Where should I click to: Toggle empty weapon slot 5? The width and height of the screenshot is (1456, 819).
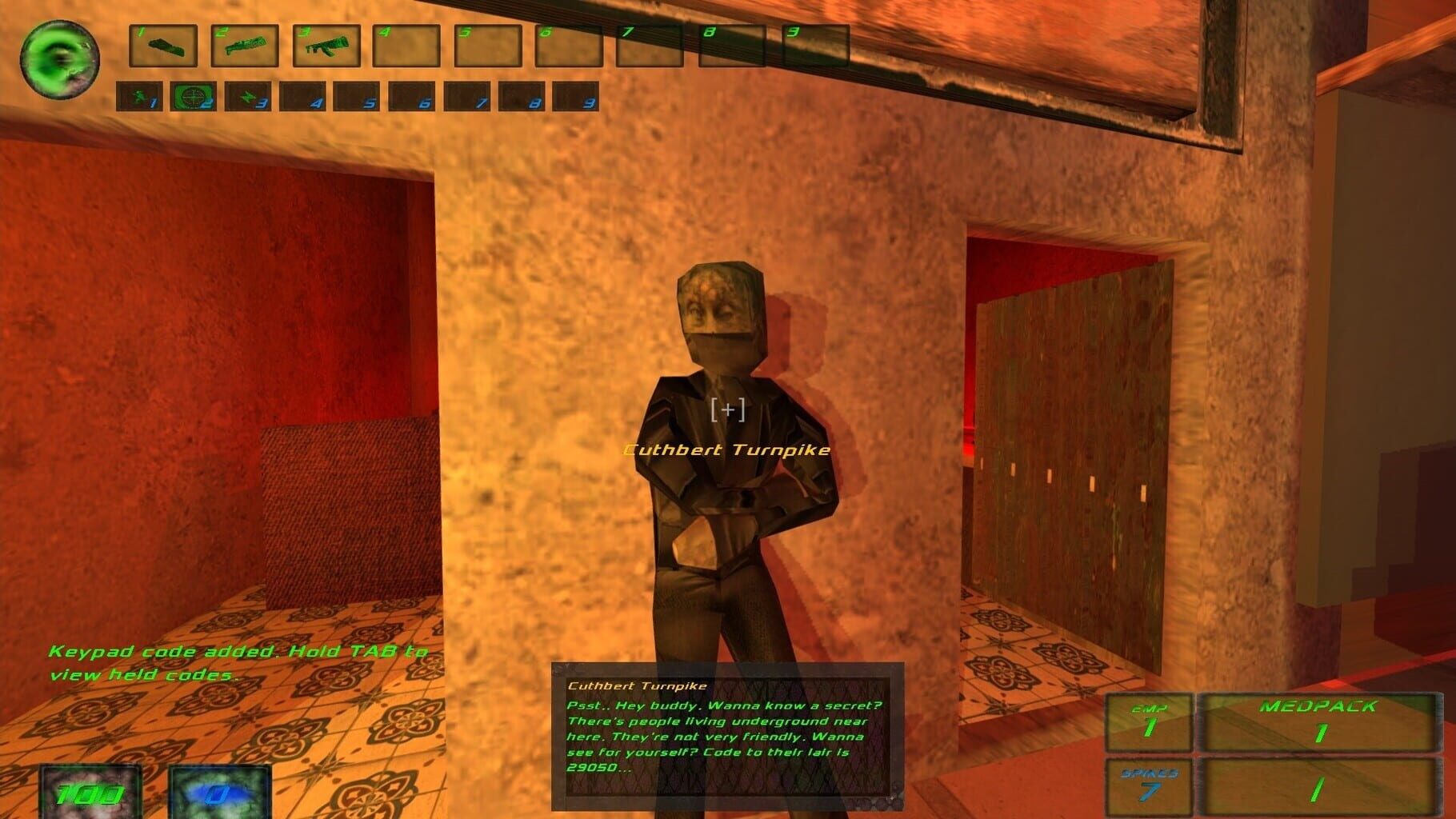[487, 45]
